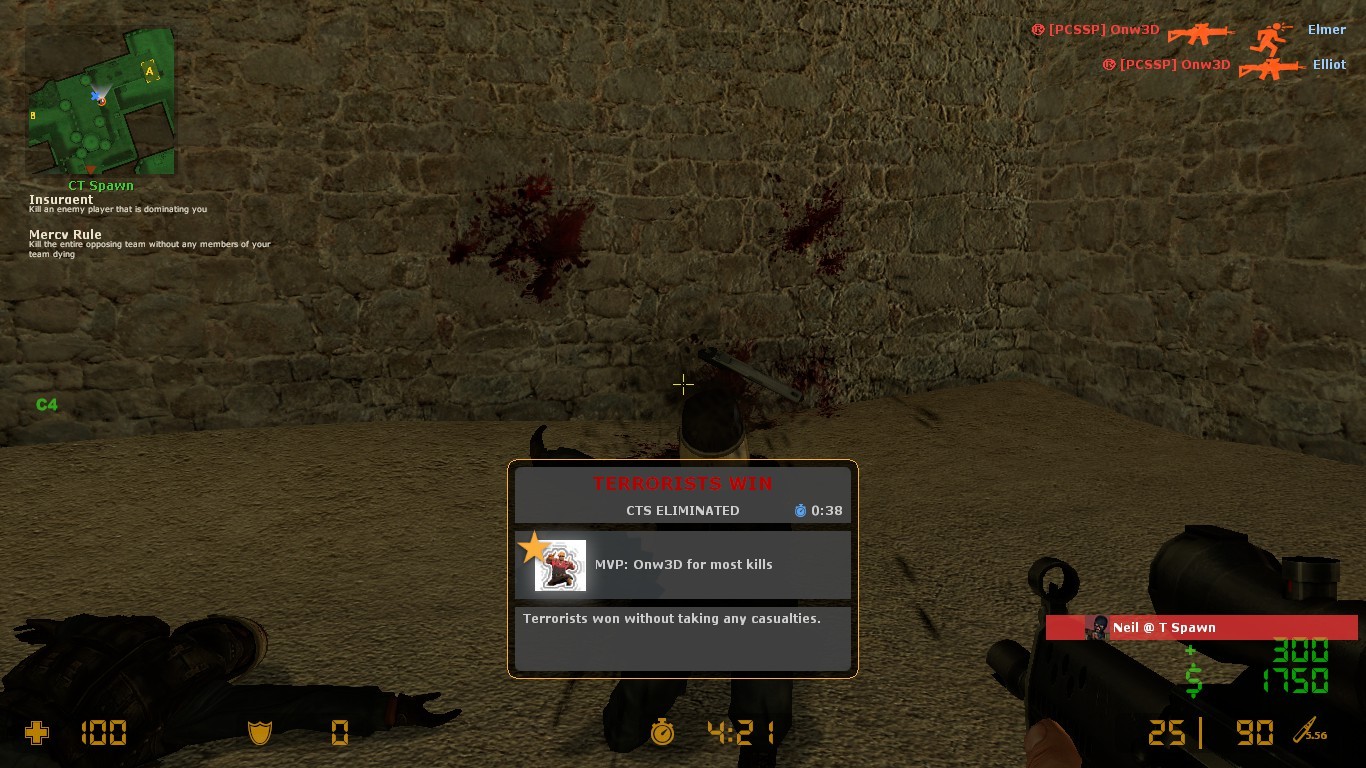The image size is (1366, 768).
Task: Select bombsite A marker on the minimap
Action: point(150,71)
